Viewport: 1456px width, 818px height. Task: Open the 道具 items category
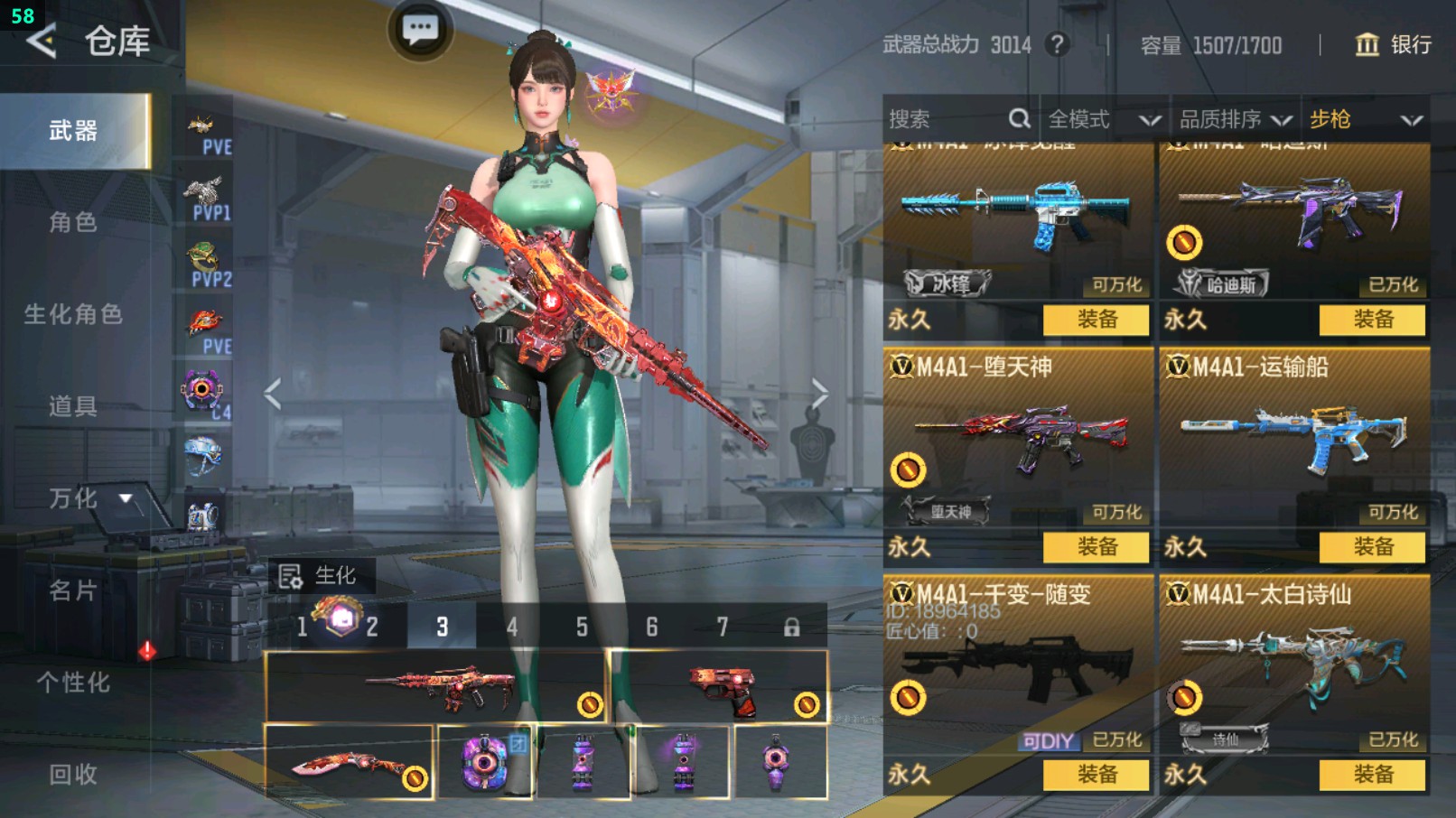73,406
